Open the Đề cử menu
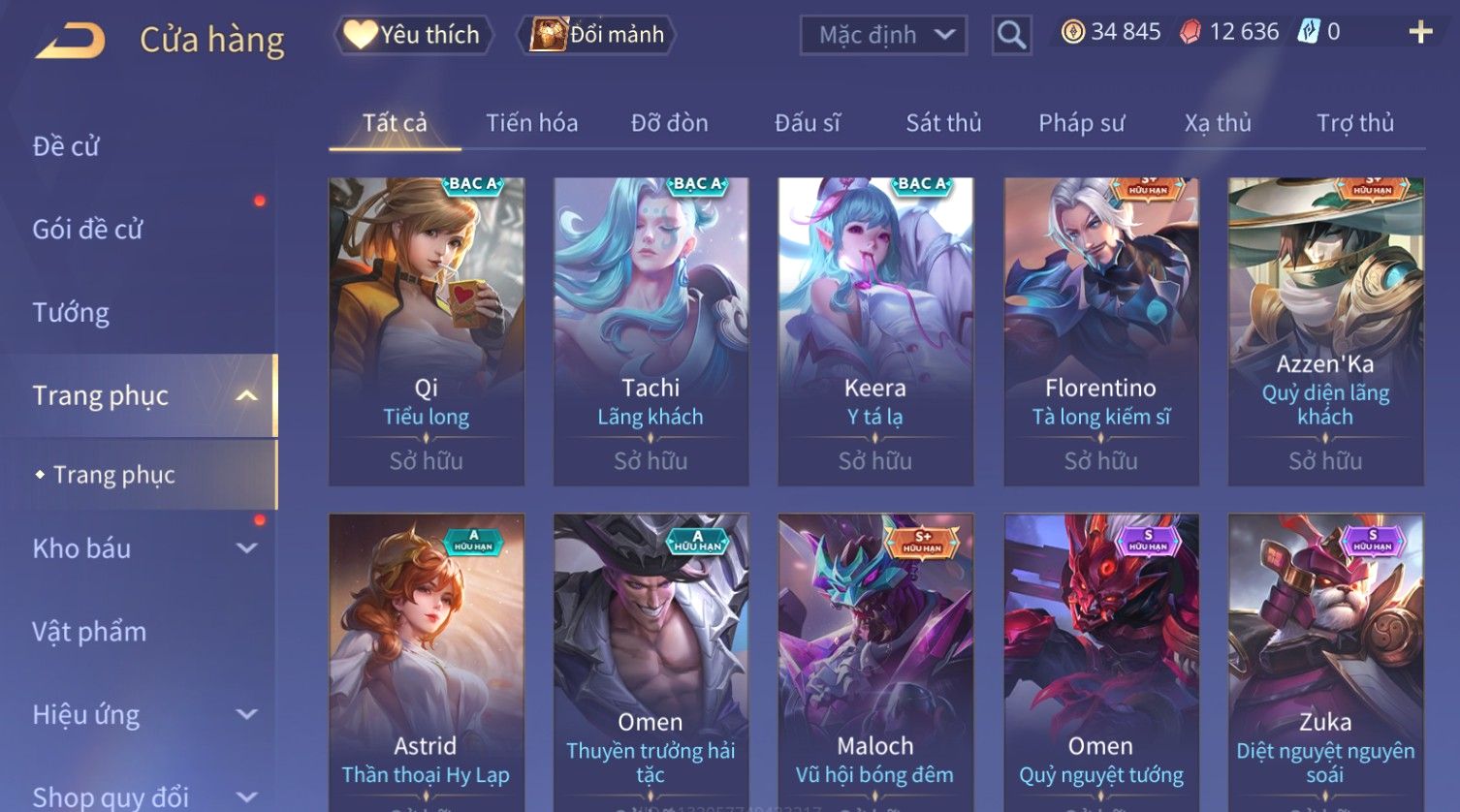The height and width of the screenshot is (812, 1460). pyautogui.click(x=66, y=146)
